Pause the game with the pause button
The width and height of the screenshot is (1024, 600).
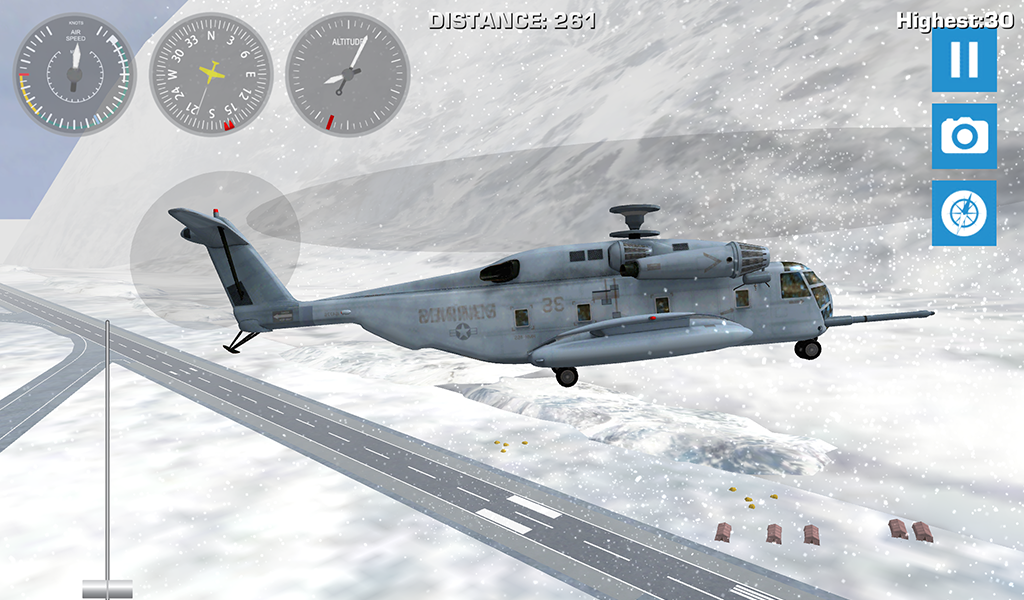[964, 60]
